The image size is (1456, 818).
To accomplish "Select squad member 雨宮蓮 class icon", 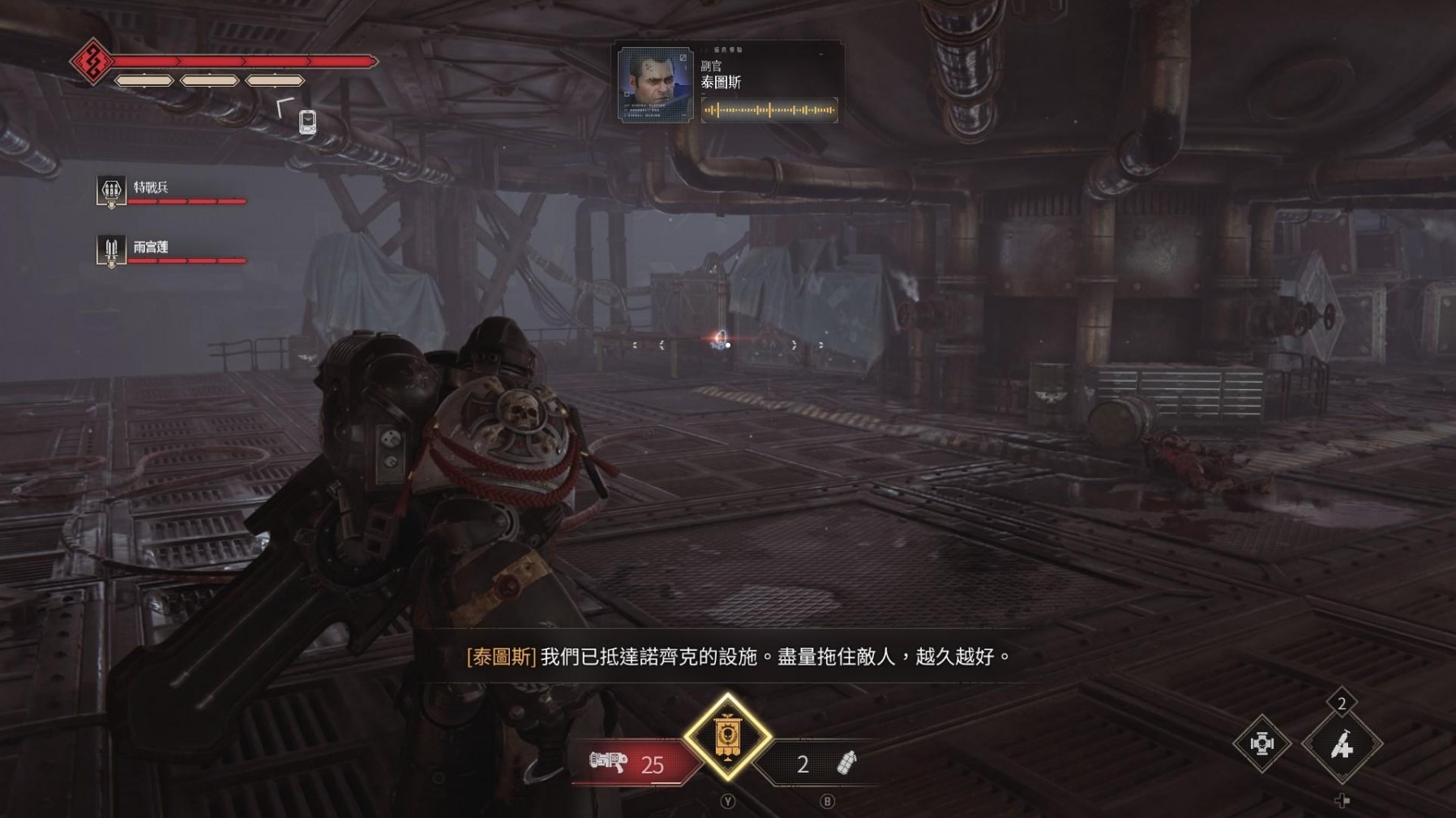I will click(x=111, y=251).
